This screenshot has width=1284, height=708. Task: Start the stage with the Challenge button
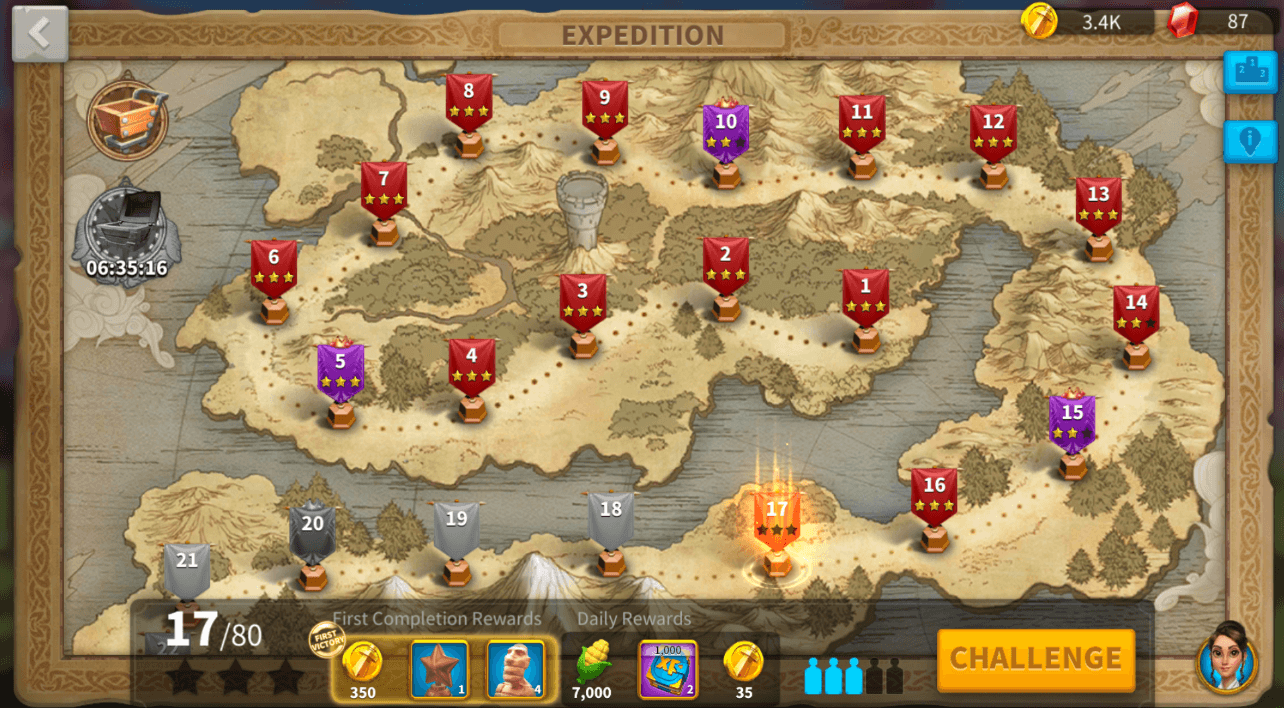(1035, 659)
